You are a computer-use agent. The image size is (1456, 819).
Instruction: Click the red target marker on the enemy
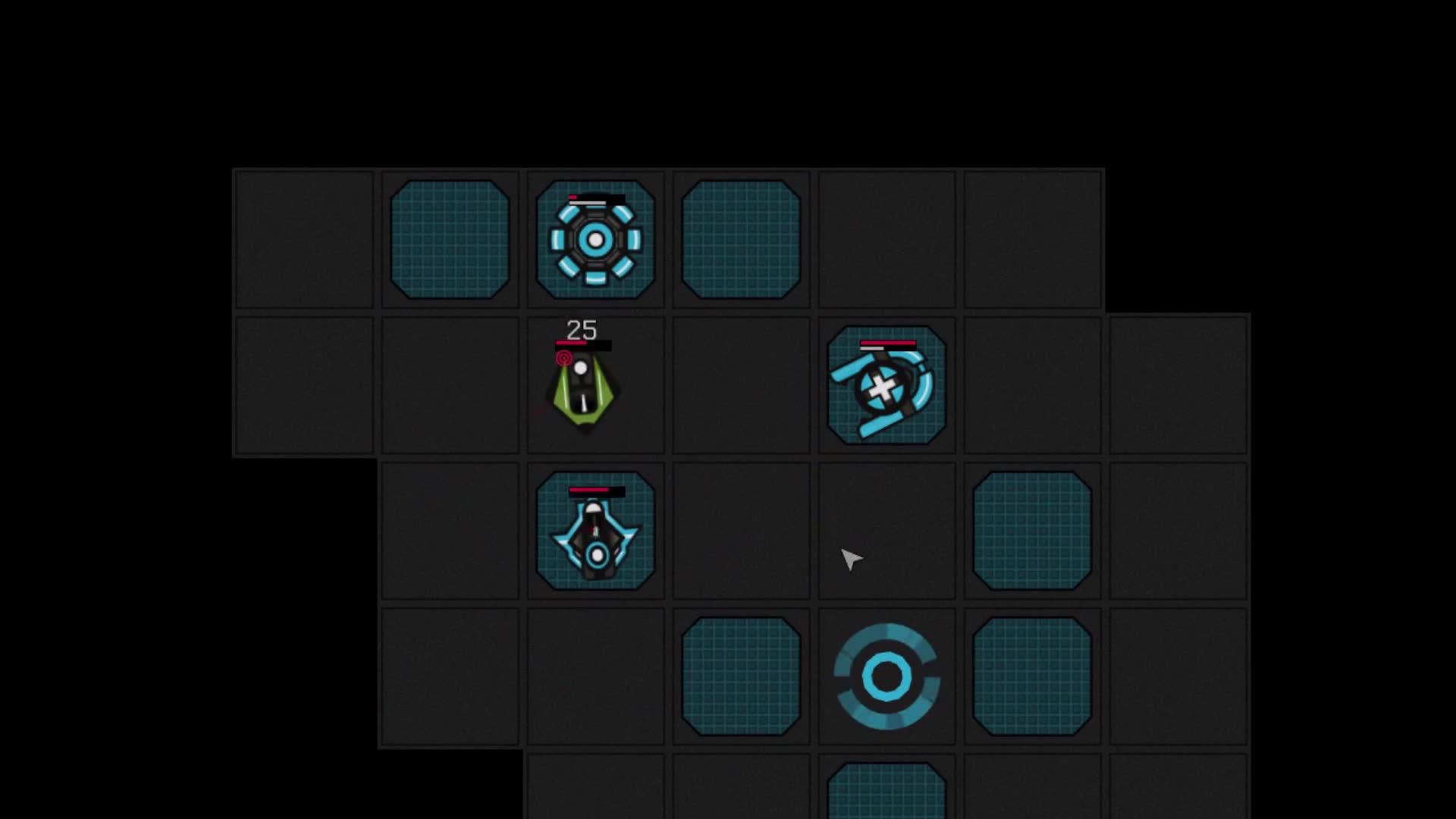564,358
